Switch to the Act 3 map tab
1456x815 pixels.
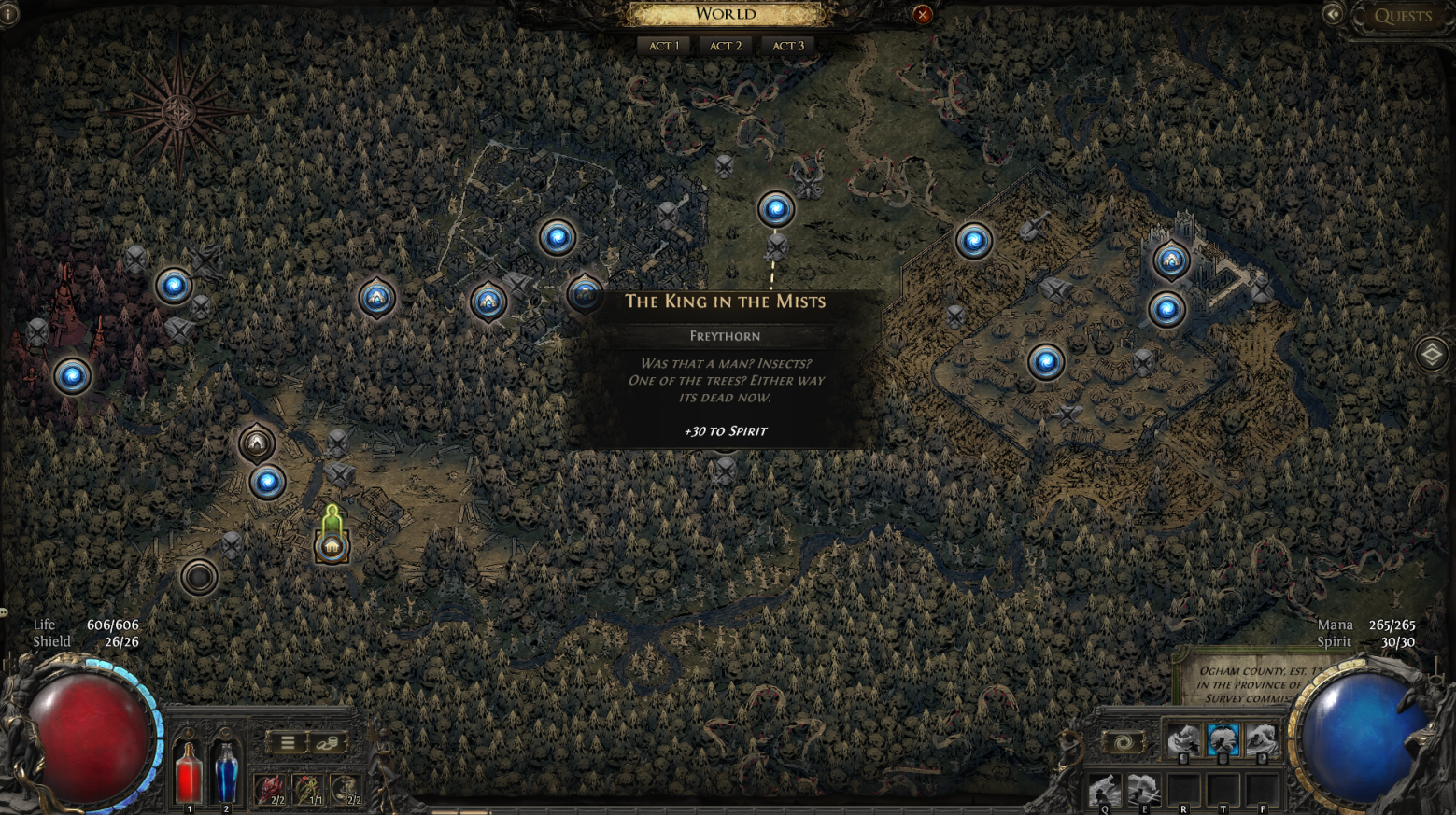pyautogui.click(x=787, y=46)
